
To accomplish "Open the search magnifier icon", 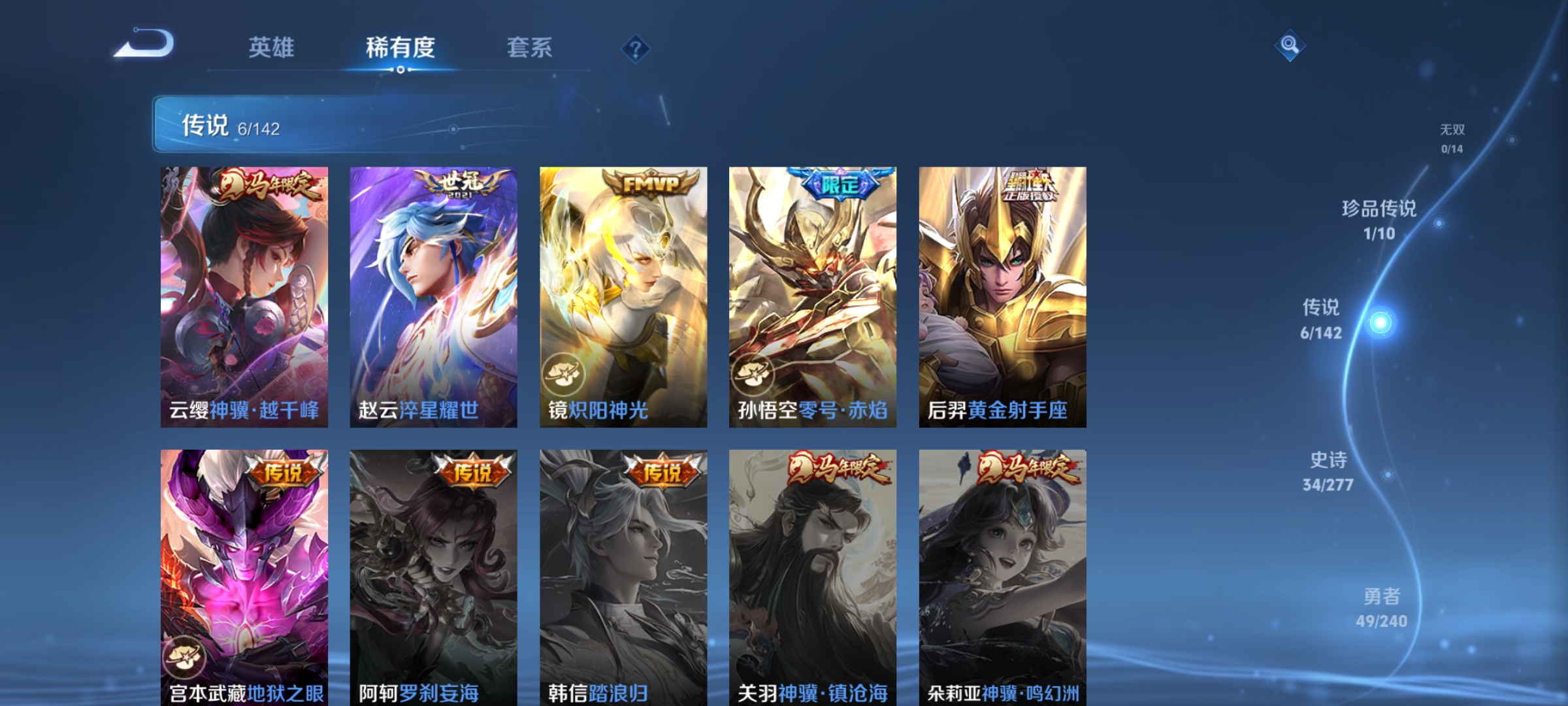I will pos(1290,46).
